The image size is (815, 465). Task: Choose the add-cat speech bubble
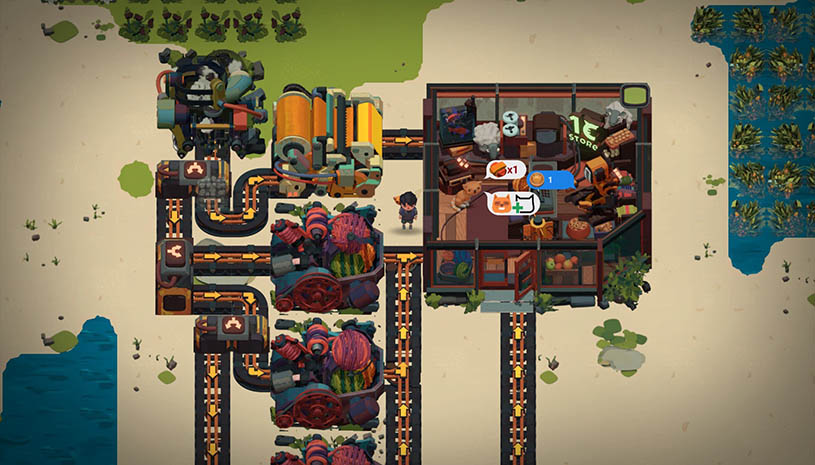(513, 203)
